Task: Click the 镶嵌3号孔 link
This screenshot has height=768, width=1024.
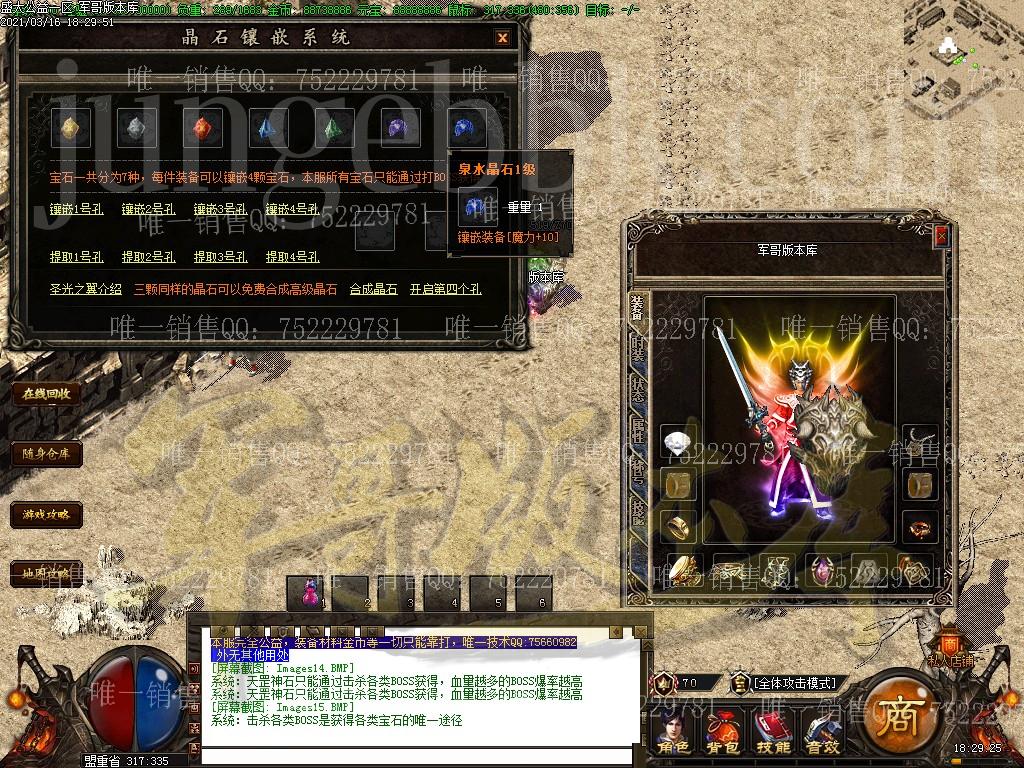Action: click(220, 210)
